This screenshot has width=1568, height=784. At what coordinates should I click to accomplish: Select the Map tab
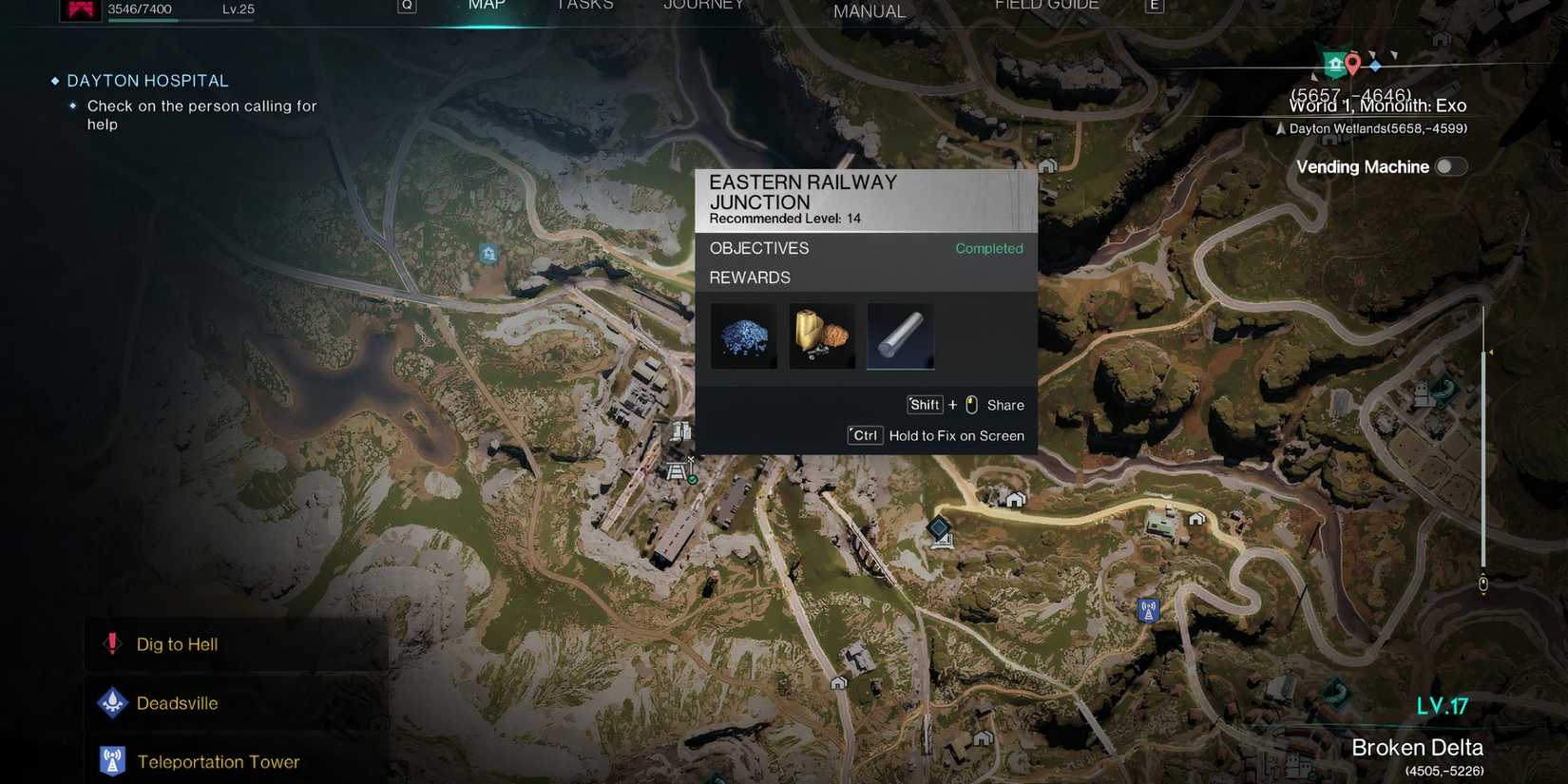[x=487, y=6]
